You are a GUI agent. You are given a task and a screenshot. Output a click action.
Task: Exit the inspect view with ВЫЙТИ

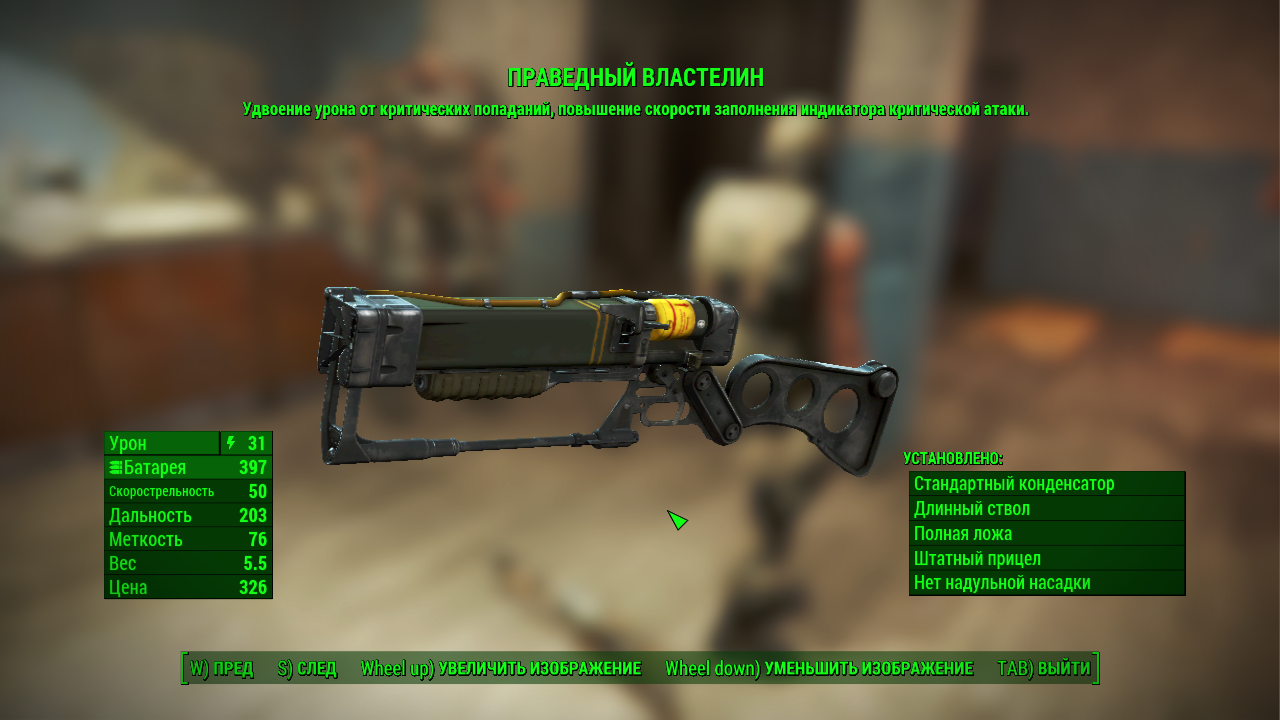click(x=1044, y=668)
